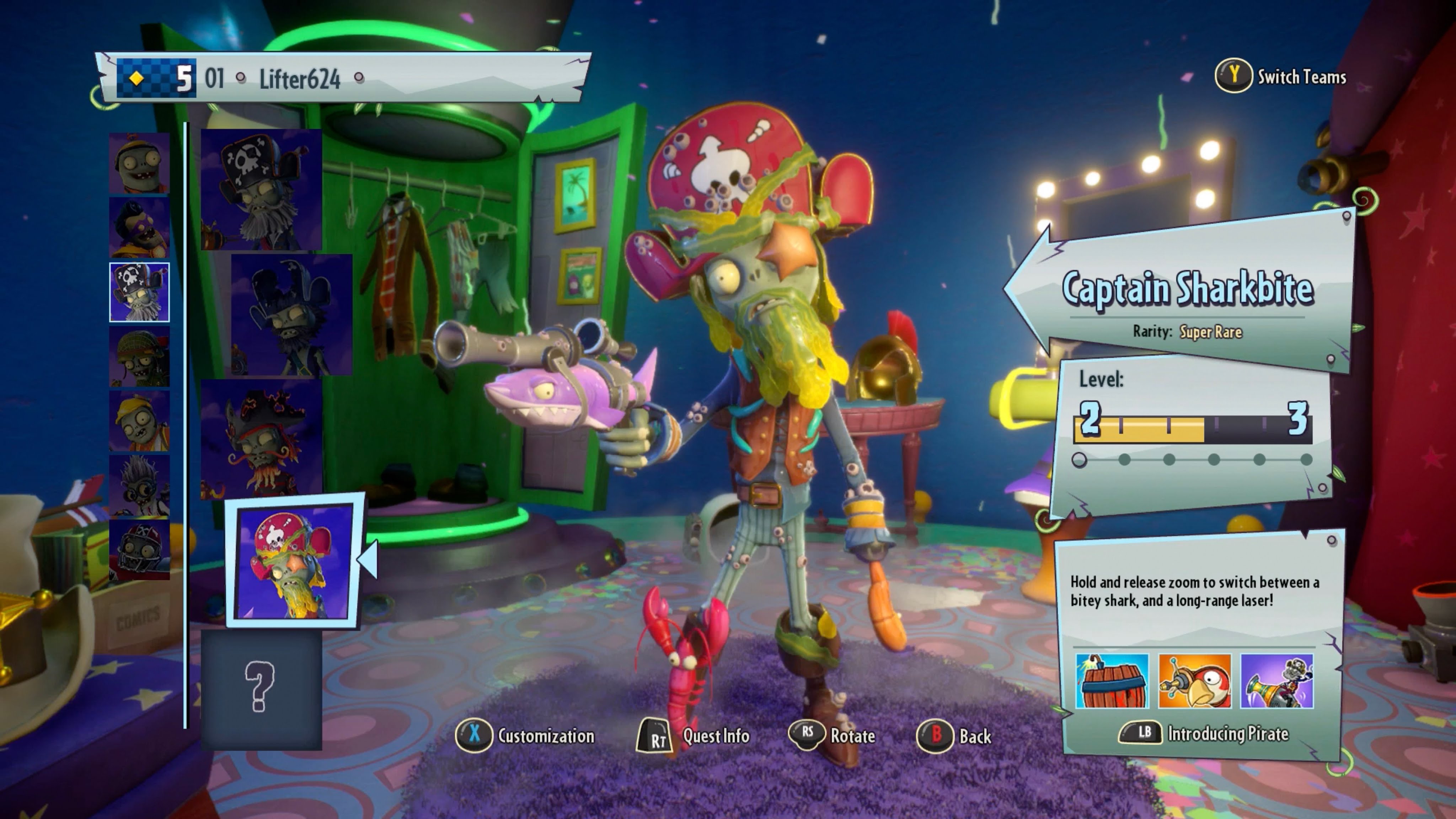This screenshot has width=1456, height=819.
Task: View the Parrot Pal ability icon
Action: [1194, 681]
